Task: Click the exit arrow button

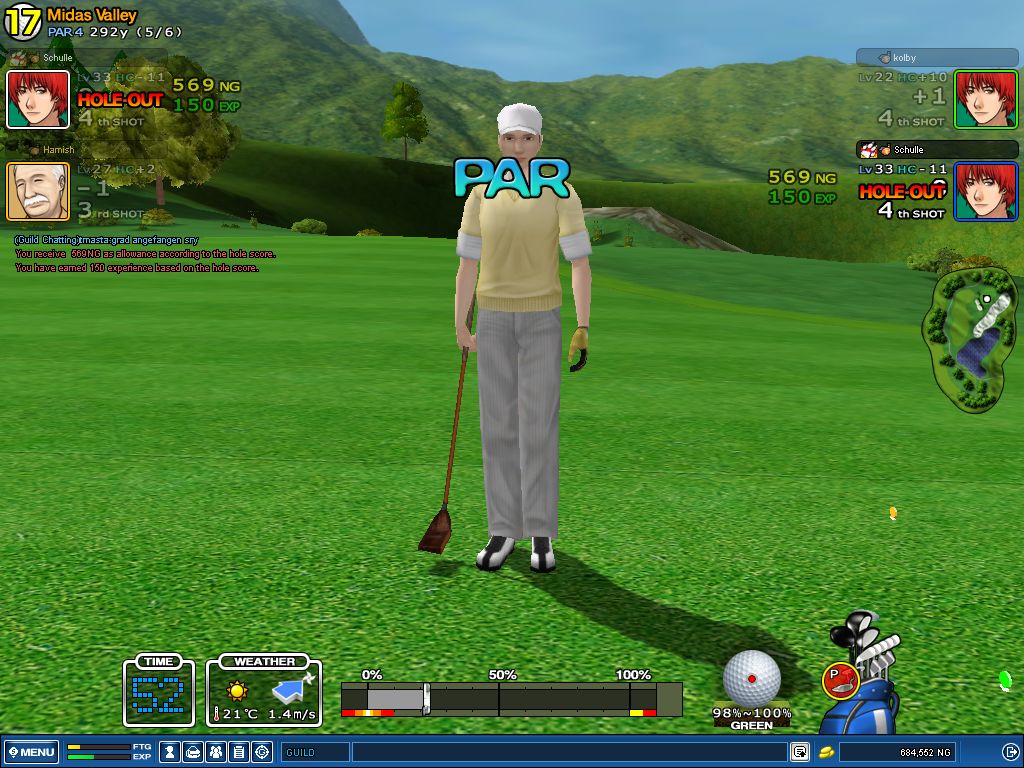Action: pyautogui.click(x=1010, y=752)
